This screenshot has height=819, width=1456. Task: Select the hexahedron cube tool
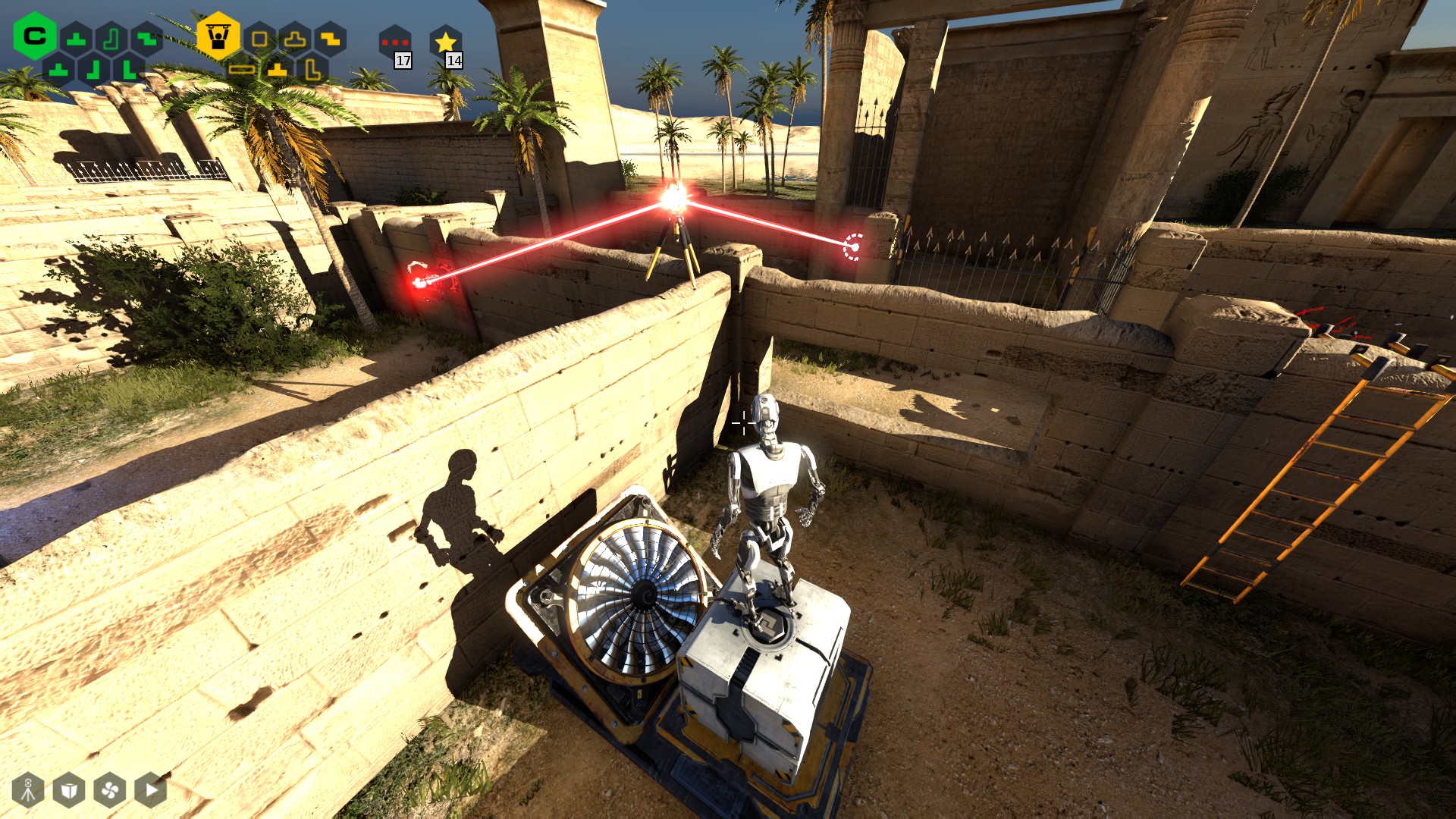tap(68, 791)
